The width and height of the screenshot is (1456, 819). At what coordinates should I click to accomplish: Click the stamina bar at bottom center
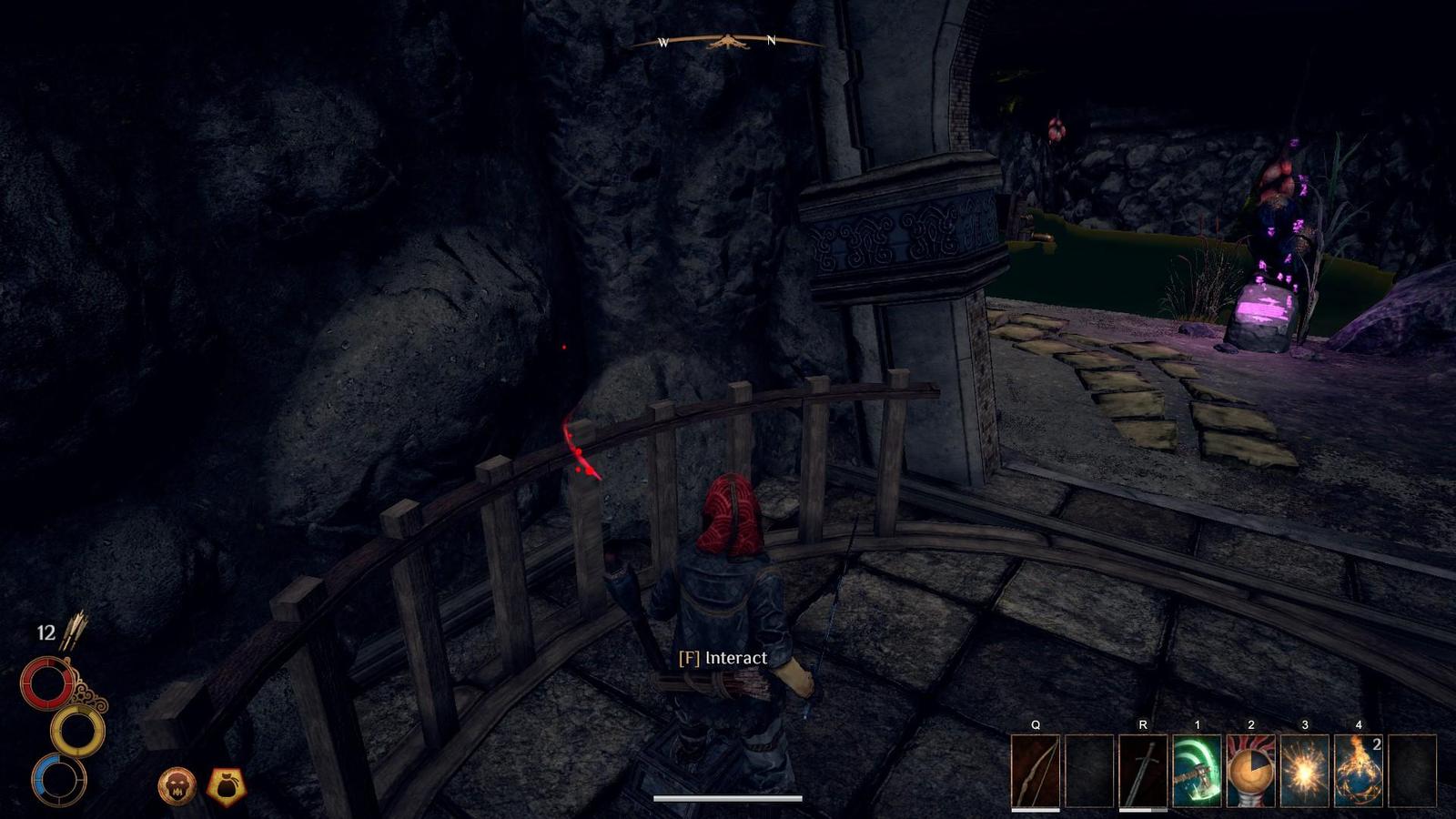[x=728, y=800]
